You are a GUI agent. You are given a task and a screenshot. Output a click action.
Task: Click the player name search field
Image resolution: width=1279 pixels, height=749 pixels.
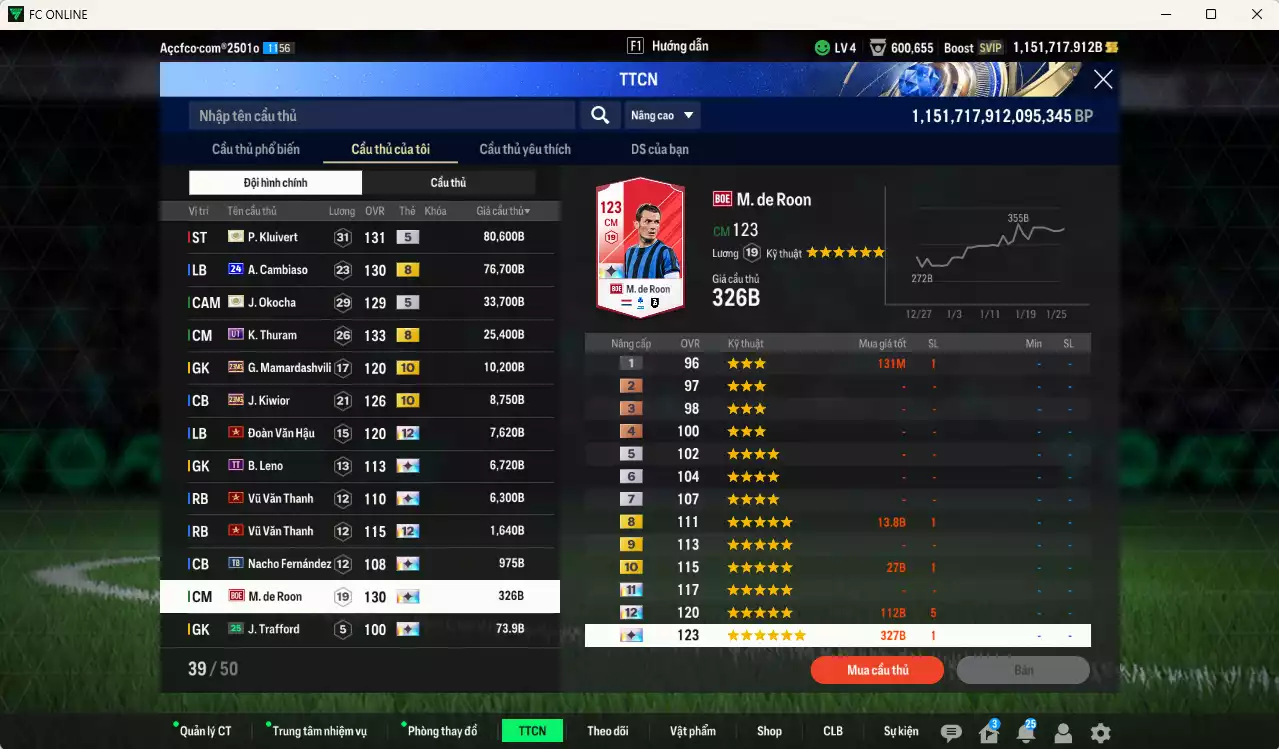tap(382, 116)
